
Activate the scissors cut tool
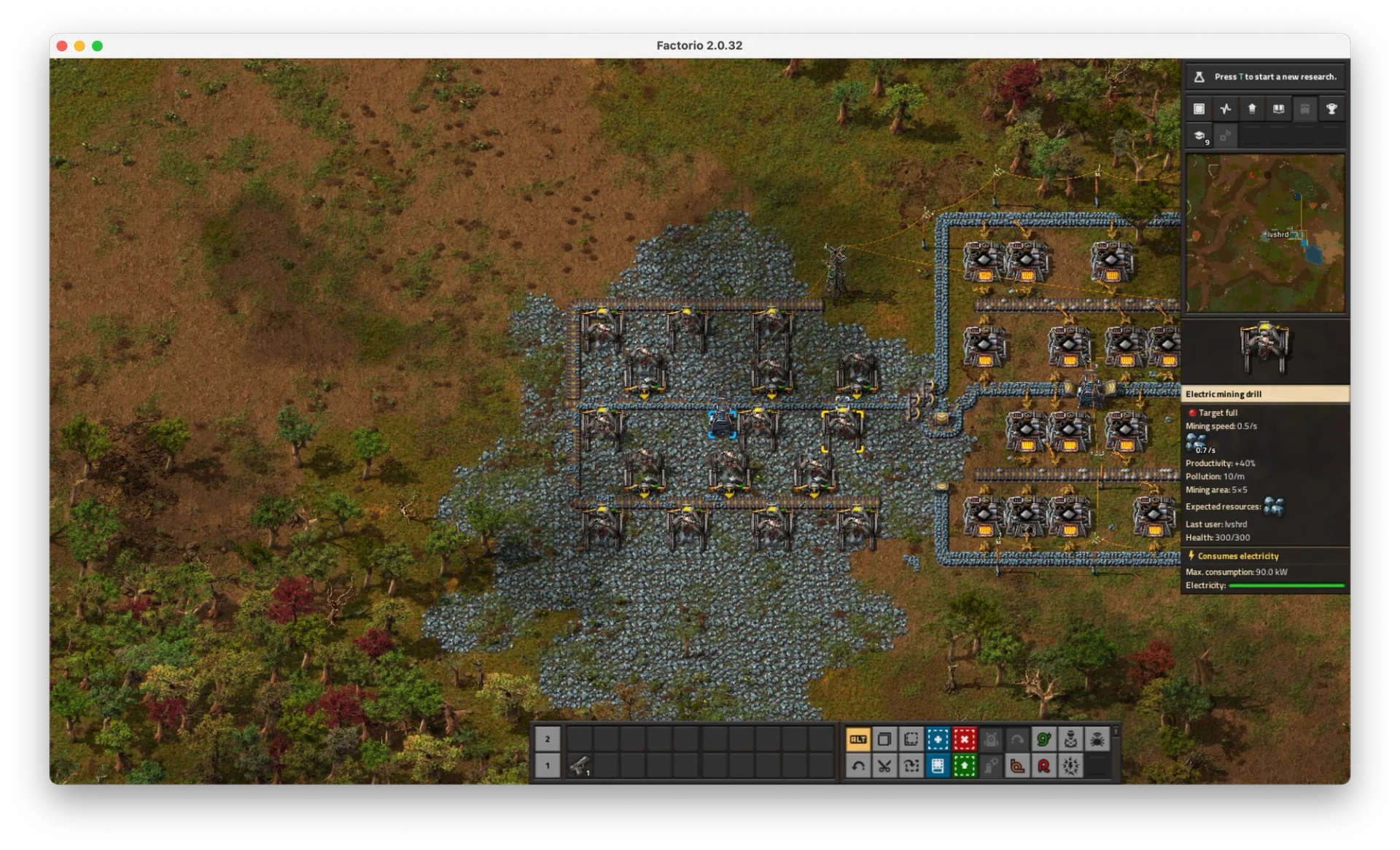(884, 766)
